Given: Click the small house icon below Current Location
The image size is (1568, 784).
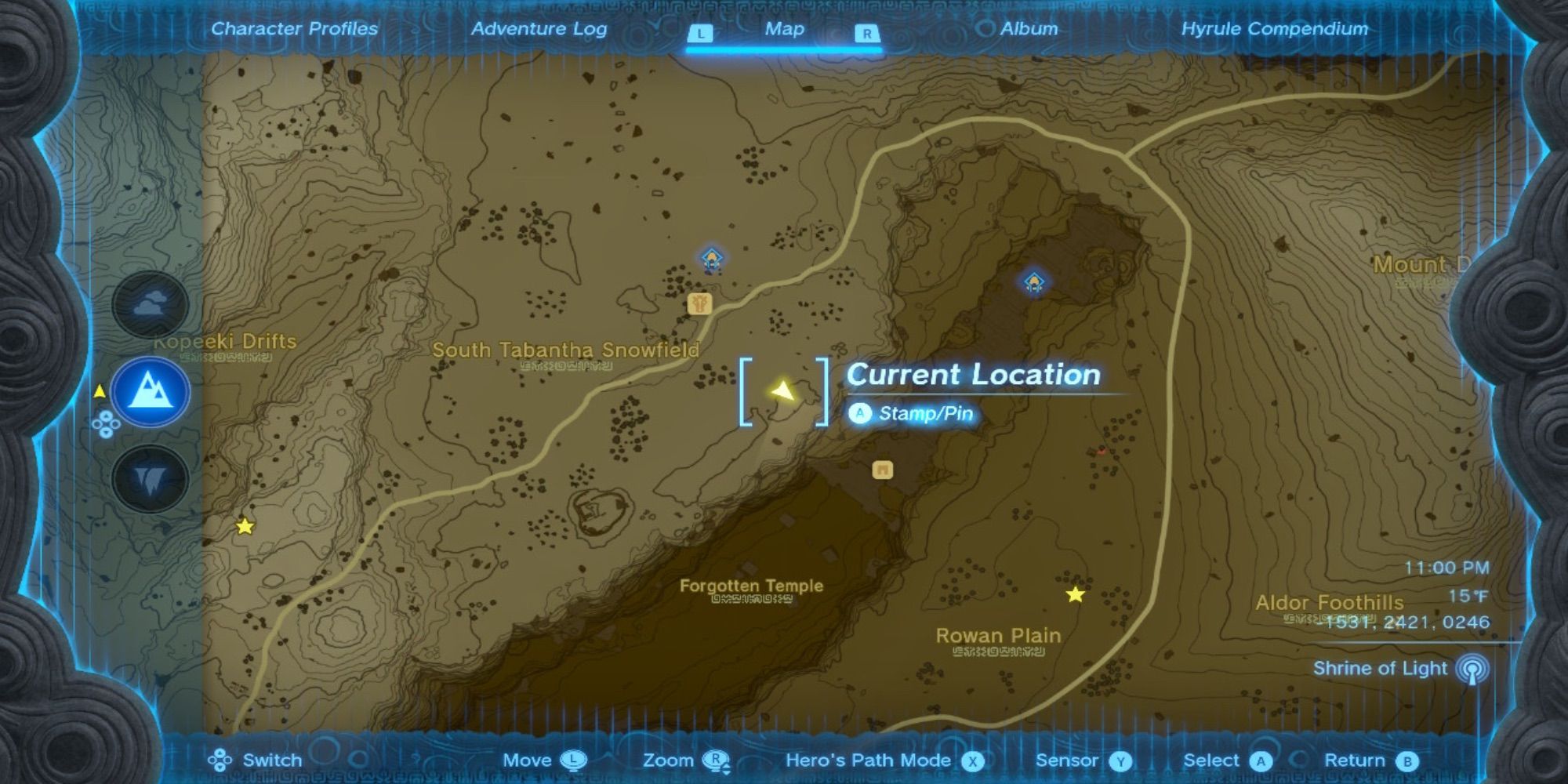Looking at the screenshot, I should click(x=882, y=467).
